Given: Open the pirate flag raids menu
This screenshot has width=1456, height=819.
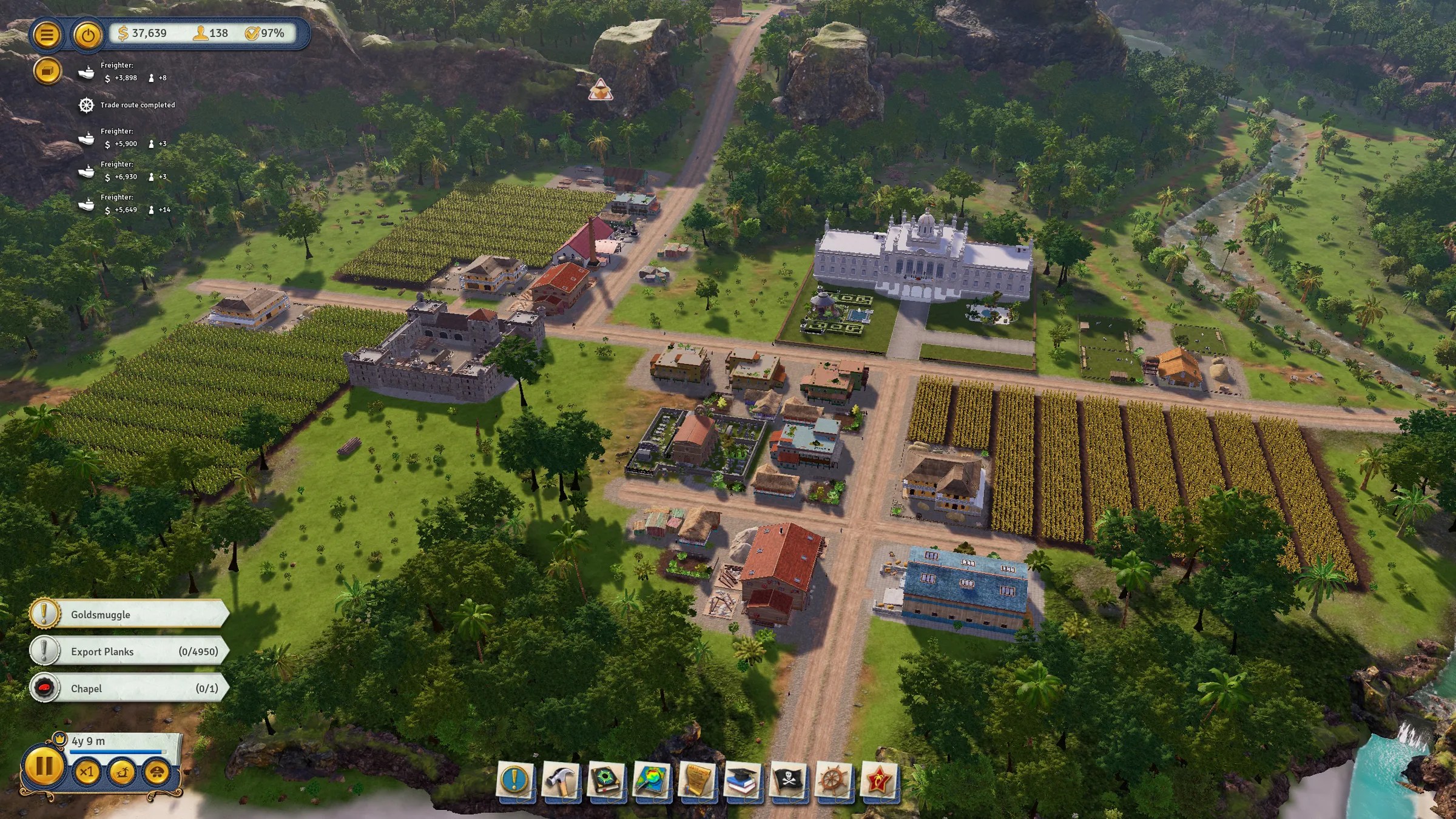Looking at the screenshot, I should pos(787,779).
